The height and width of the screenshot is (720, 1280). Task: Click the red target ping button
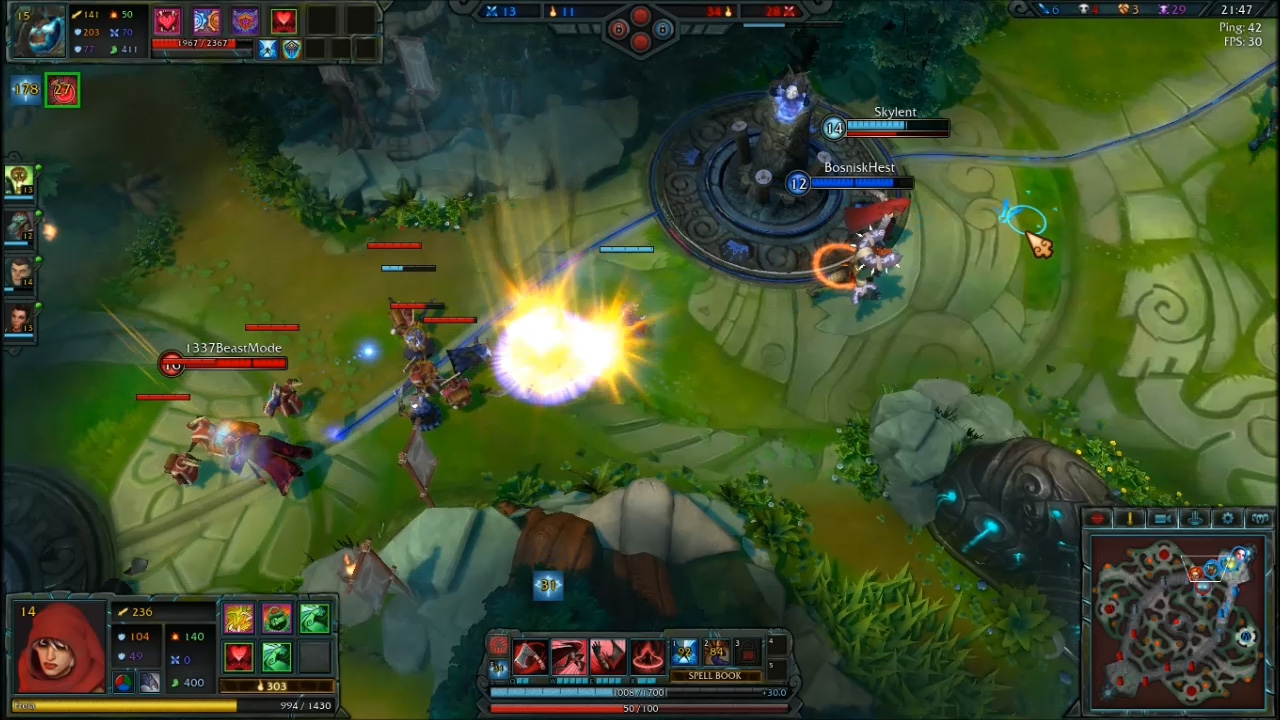(x=1098, y=518)
